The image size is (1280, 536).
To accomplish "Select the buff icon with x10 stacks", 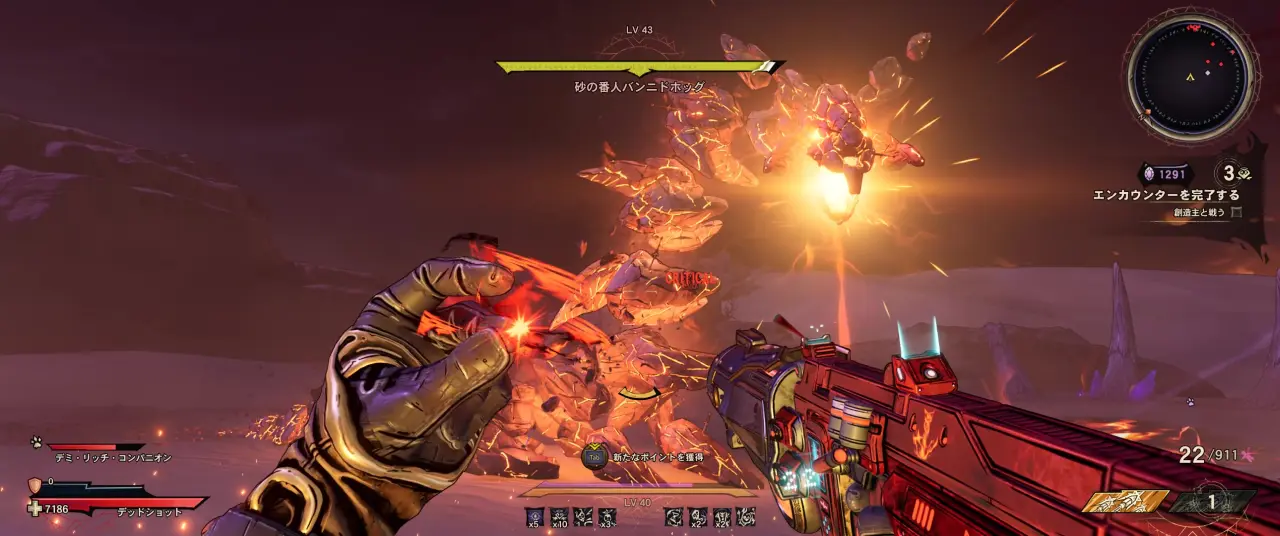I will [559, 516].
